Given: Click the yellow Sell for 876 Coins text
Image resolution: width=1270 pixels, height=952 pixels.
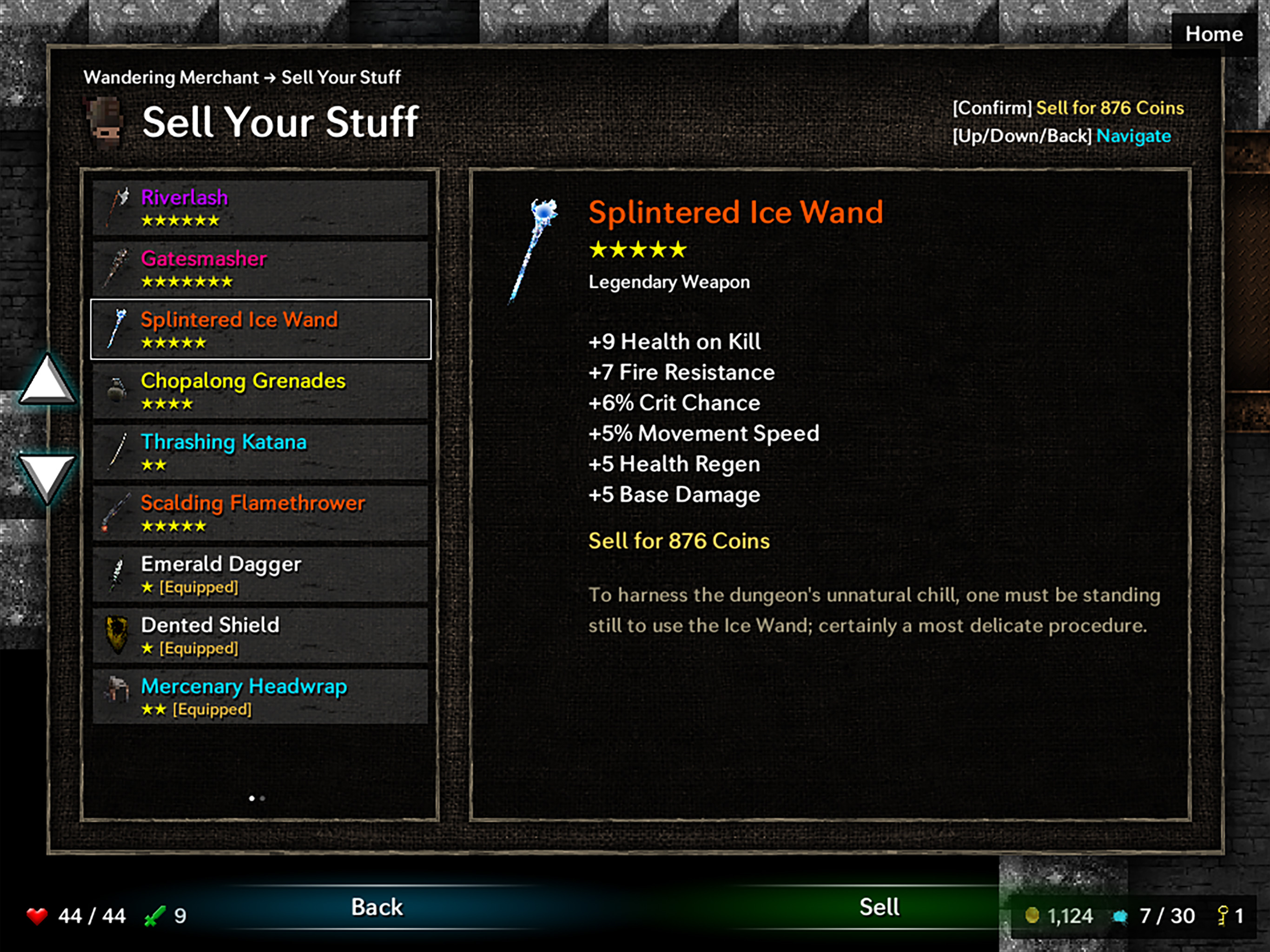Looking at the screenshot, I should tap(679, 541).
